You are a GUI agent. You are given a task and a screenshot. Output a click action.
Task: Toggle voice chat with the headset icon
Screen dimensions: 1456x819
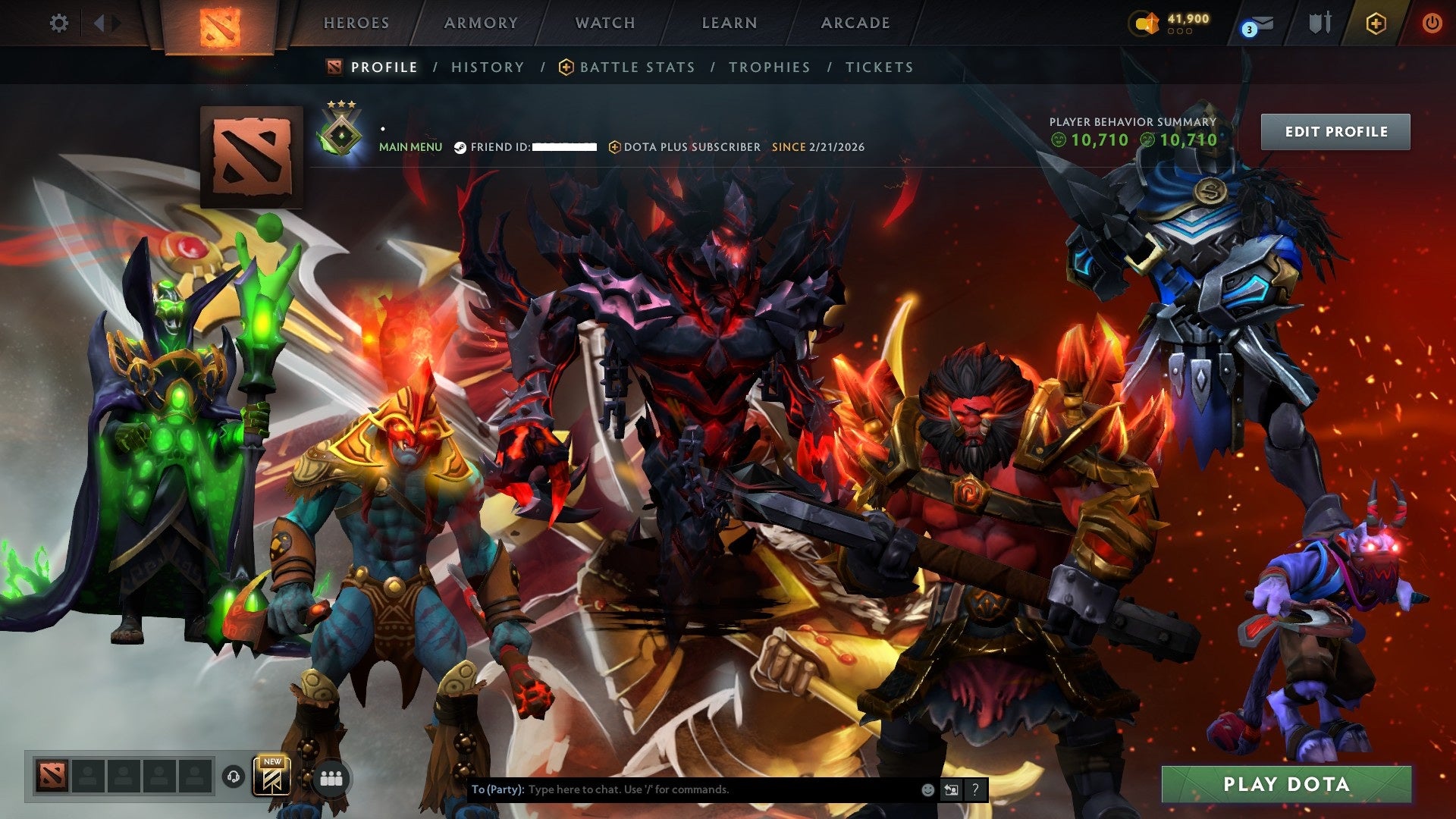[x=234, y=777]
